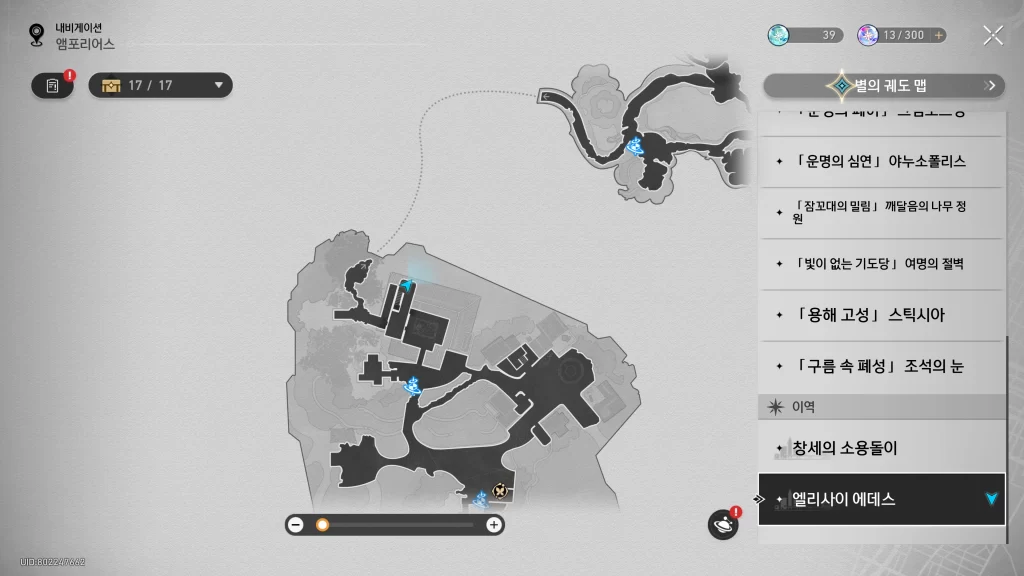Click the golden marker on the map
The image size is (1024, 576).
point(499,491)
